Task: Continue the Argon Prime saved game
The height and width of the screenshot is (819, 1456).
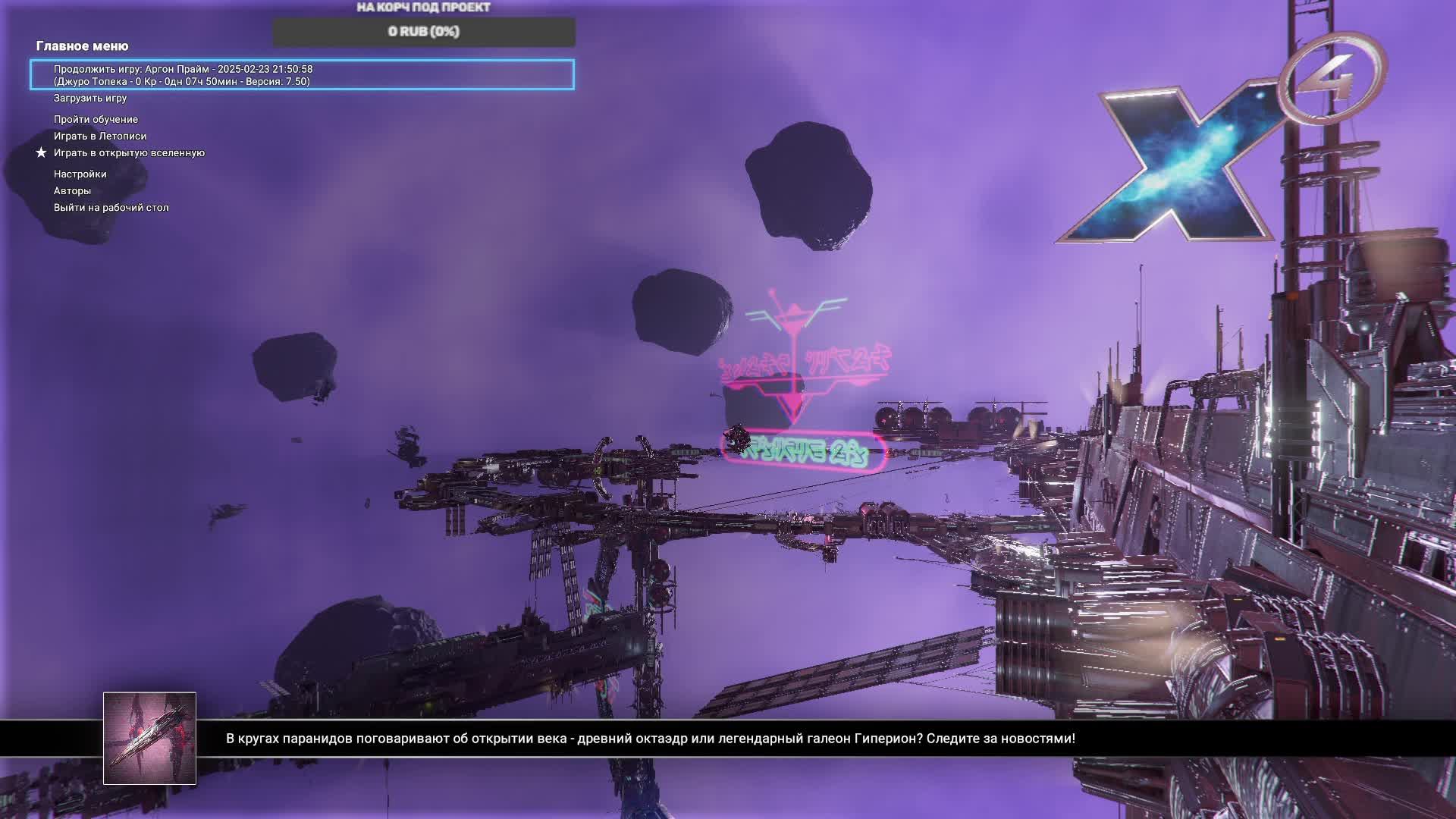Action: point(302,75)
